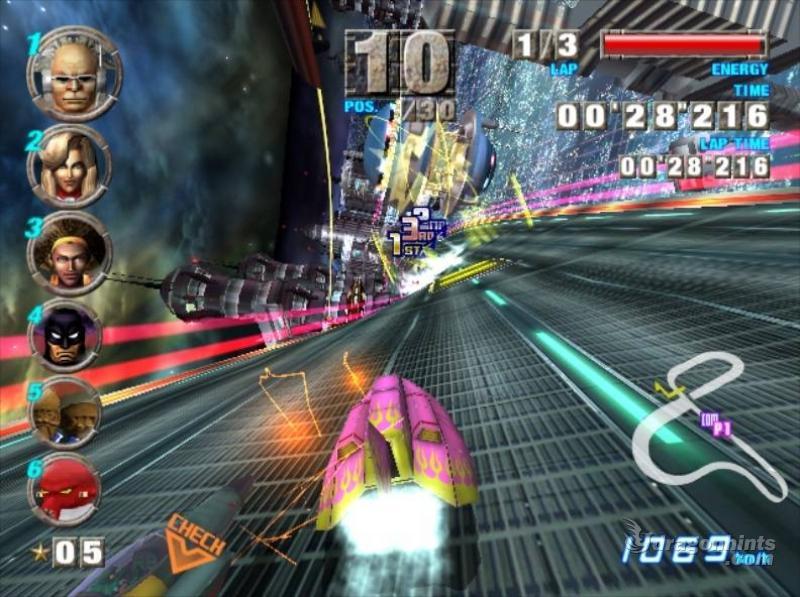Choose the third-place headband racer portrait
Screen dimensions: 800x597
pos(68,252)
